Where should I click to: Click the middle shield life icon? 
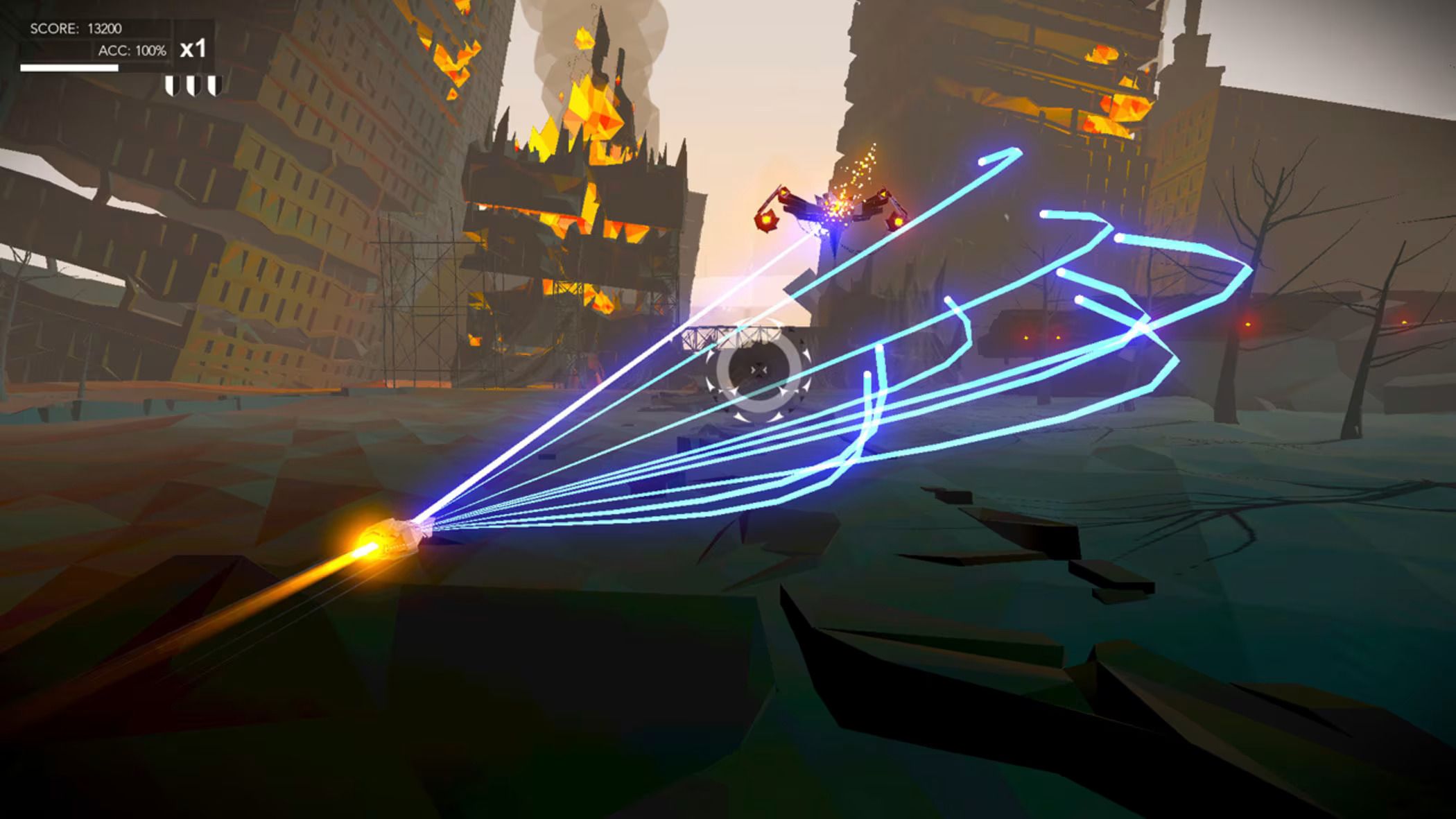pos(192,86)
